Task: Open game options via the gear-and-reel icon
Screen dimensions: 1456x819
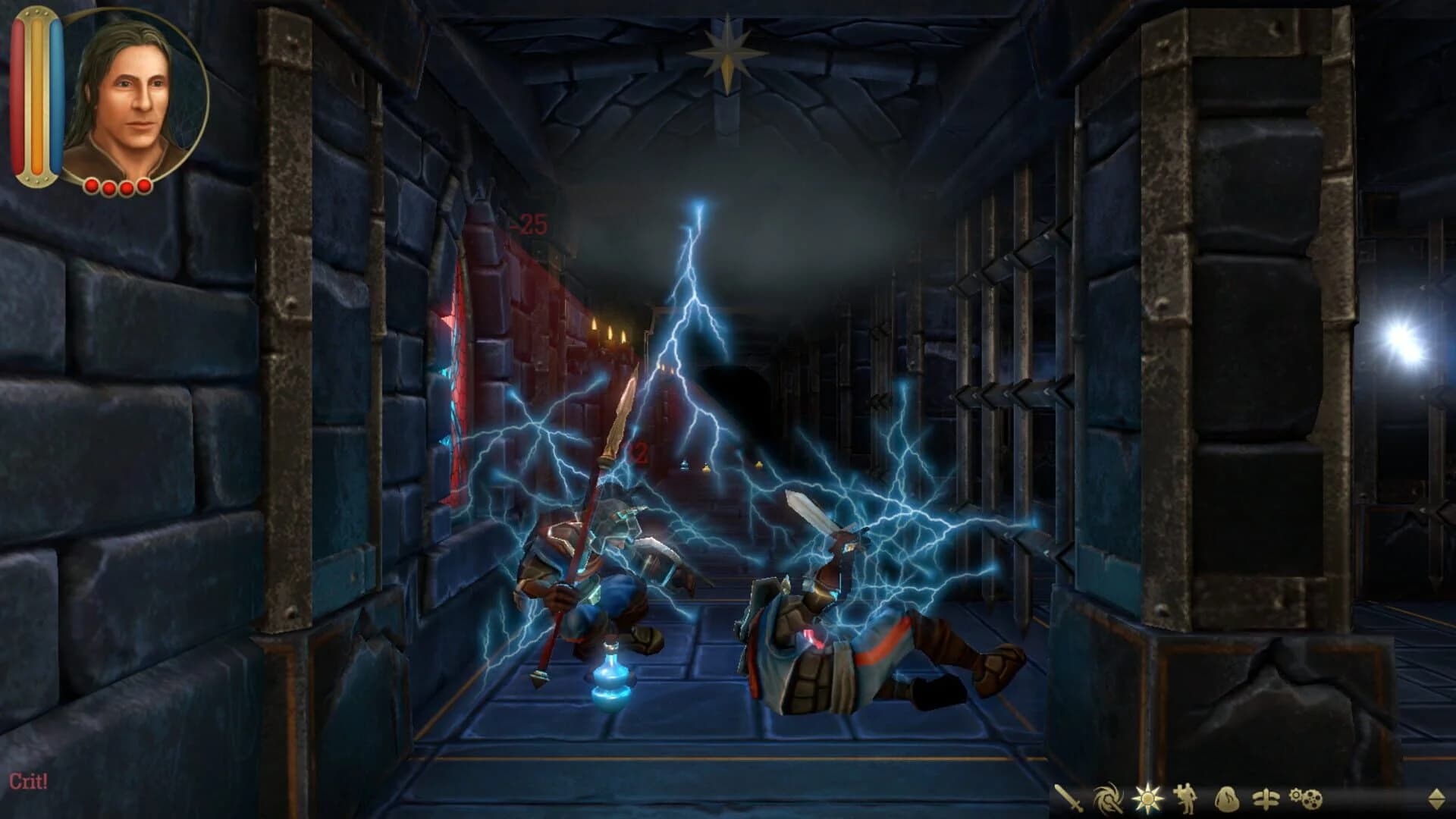Action: point(1306,798)
